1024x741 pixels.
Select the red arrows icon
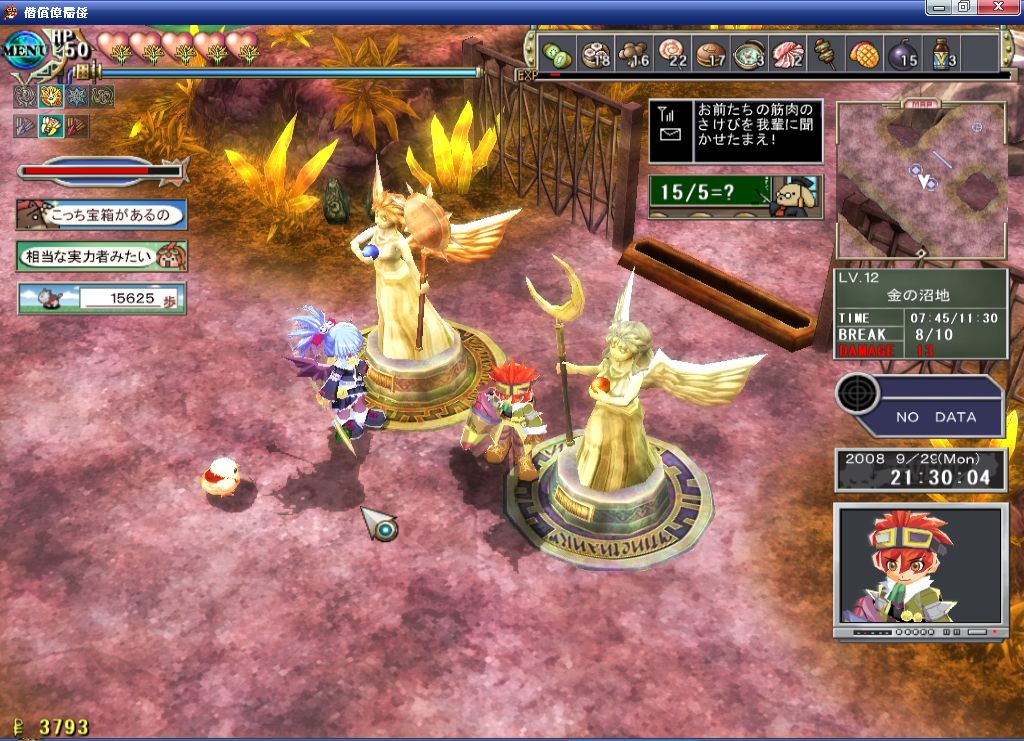click(x=76, y=126)
